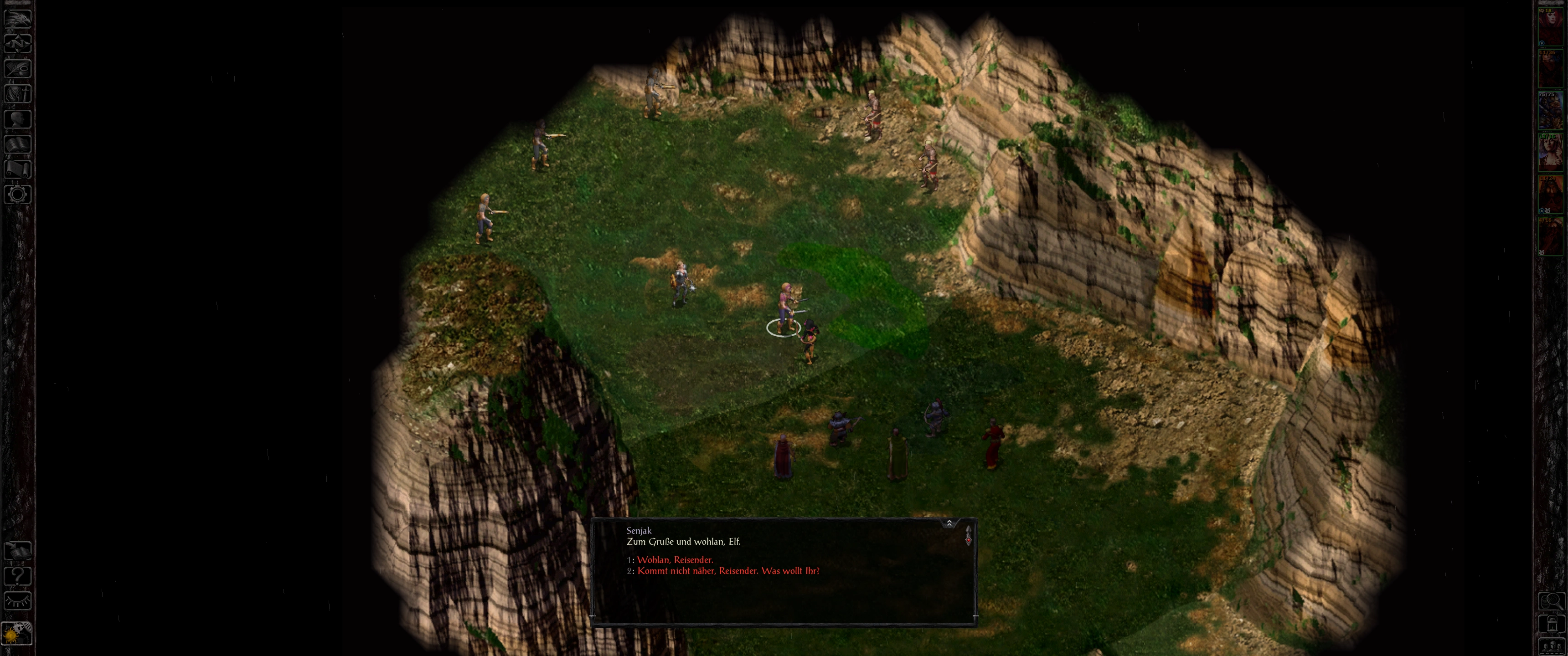
Task: Open the character record head icon
Action: [x=18, y=118]
